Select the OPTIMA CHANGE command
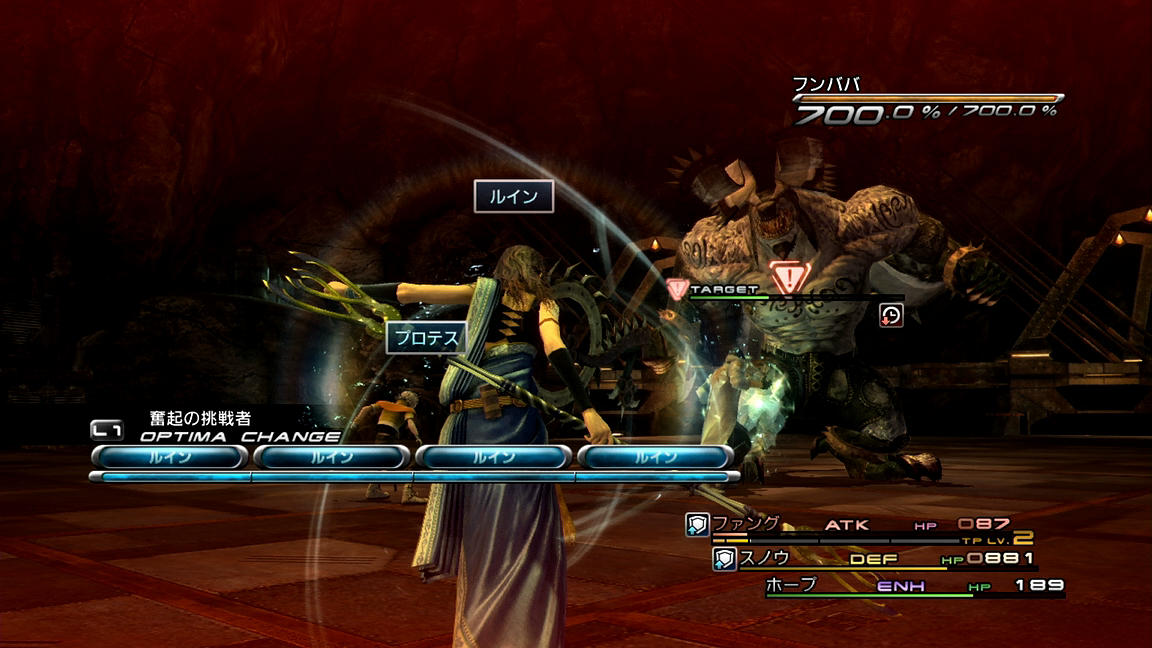The height and width of the screenshot is (648, 1152). (238, 436)
